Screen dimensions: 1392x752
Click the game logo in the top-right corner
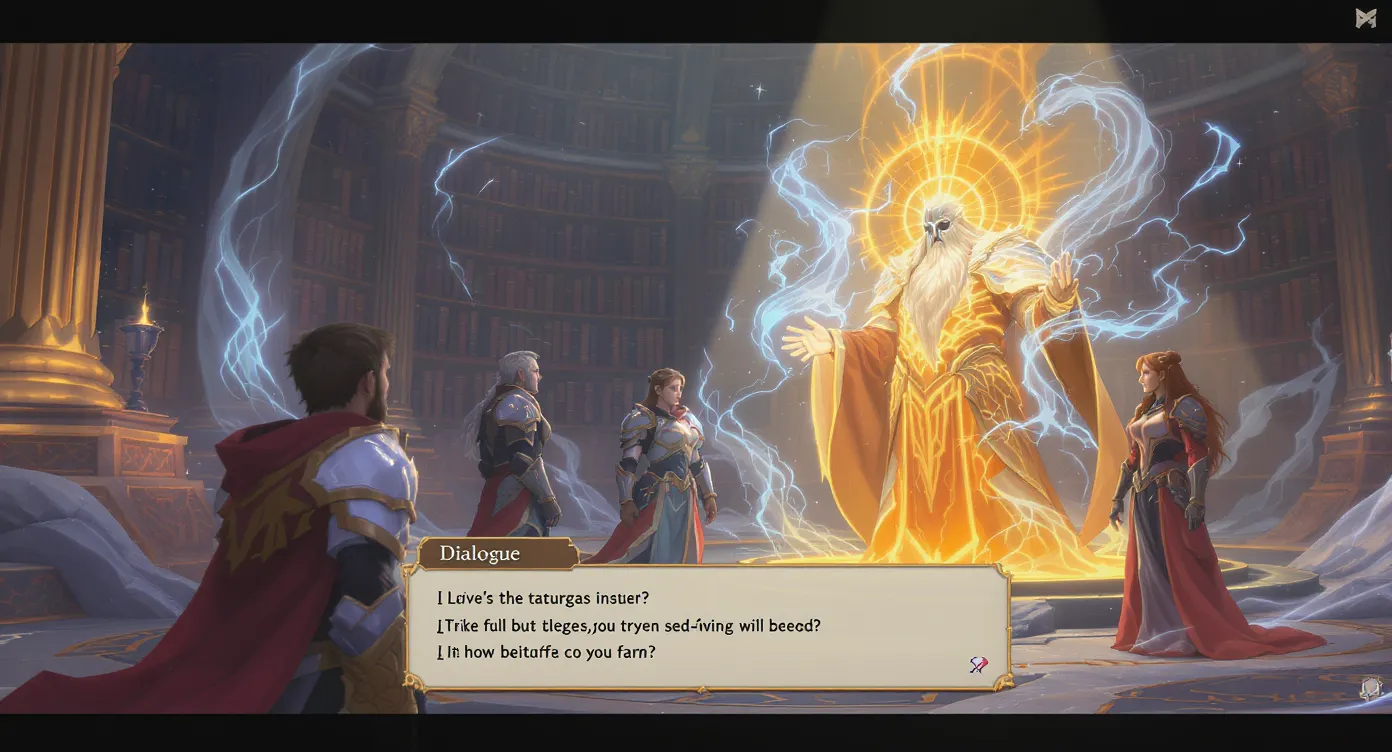tap(1367, 16)
